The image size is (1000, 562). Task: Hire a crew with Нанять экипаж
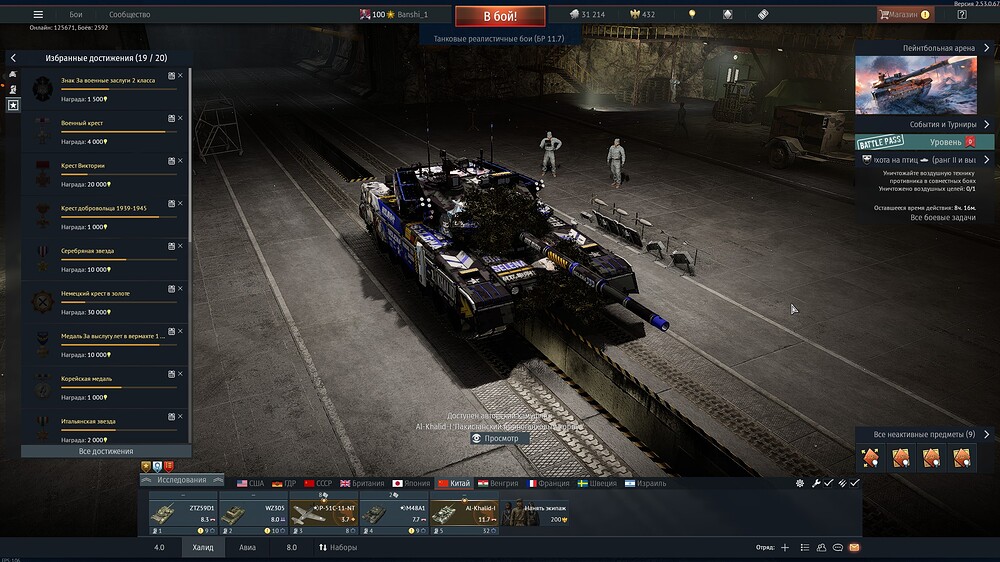tap(535, 513)
